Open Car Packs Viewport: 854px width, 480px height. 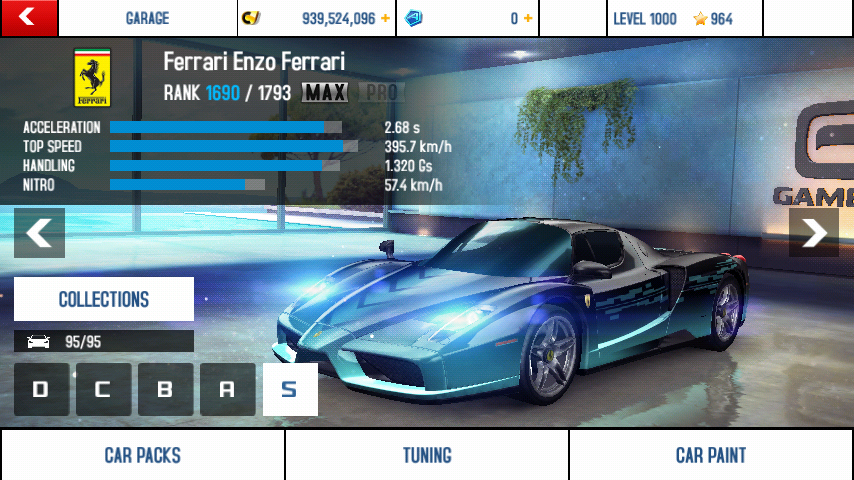pos(142,455)
